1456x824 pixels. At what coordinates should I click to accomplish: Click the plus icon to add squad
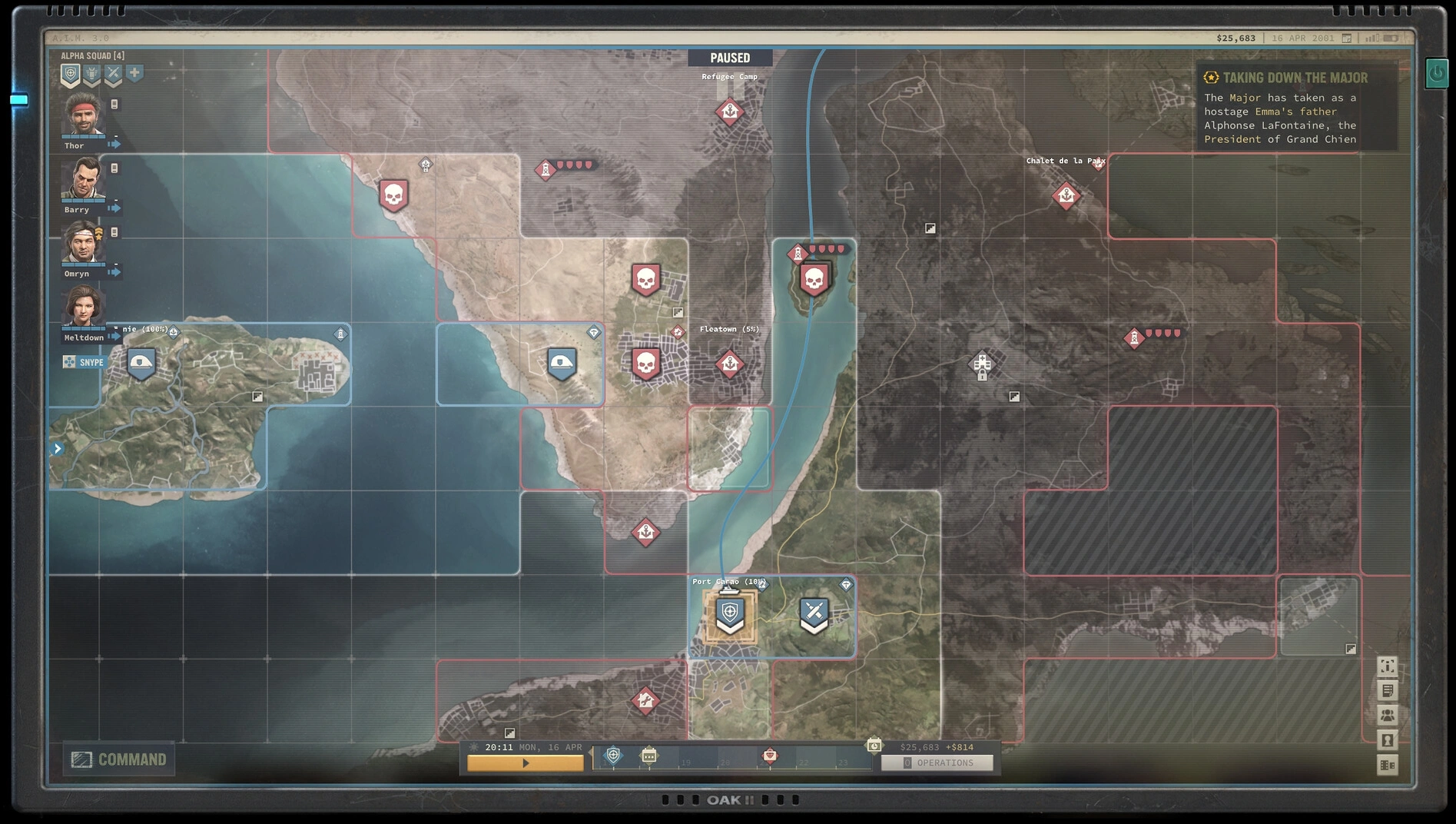click(134, 73)
